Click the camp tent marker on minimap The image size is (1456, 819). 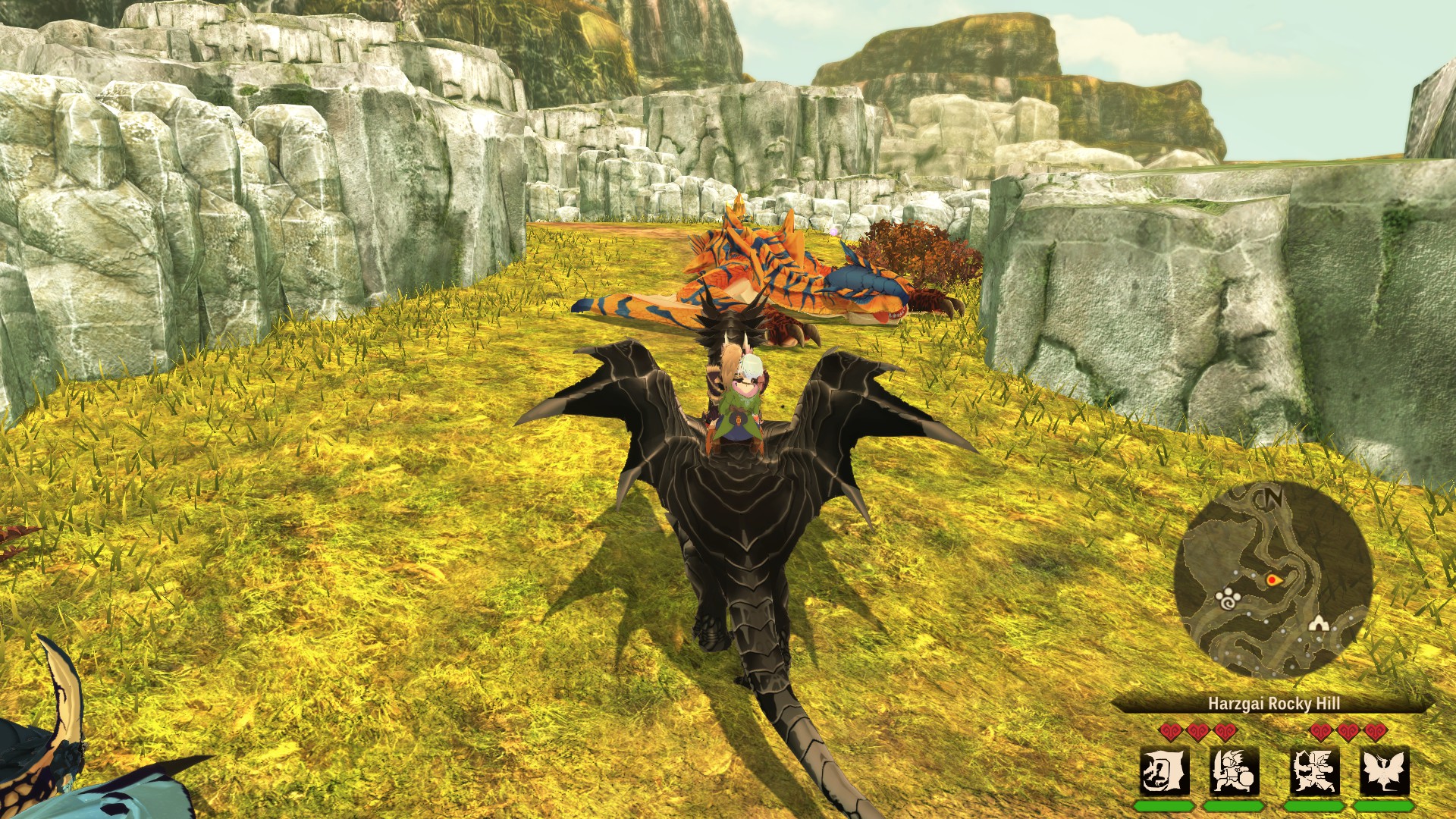click(1319, 624)
